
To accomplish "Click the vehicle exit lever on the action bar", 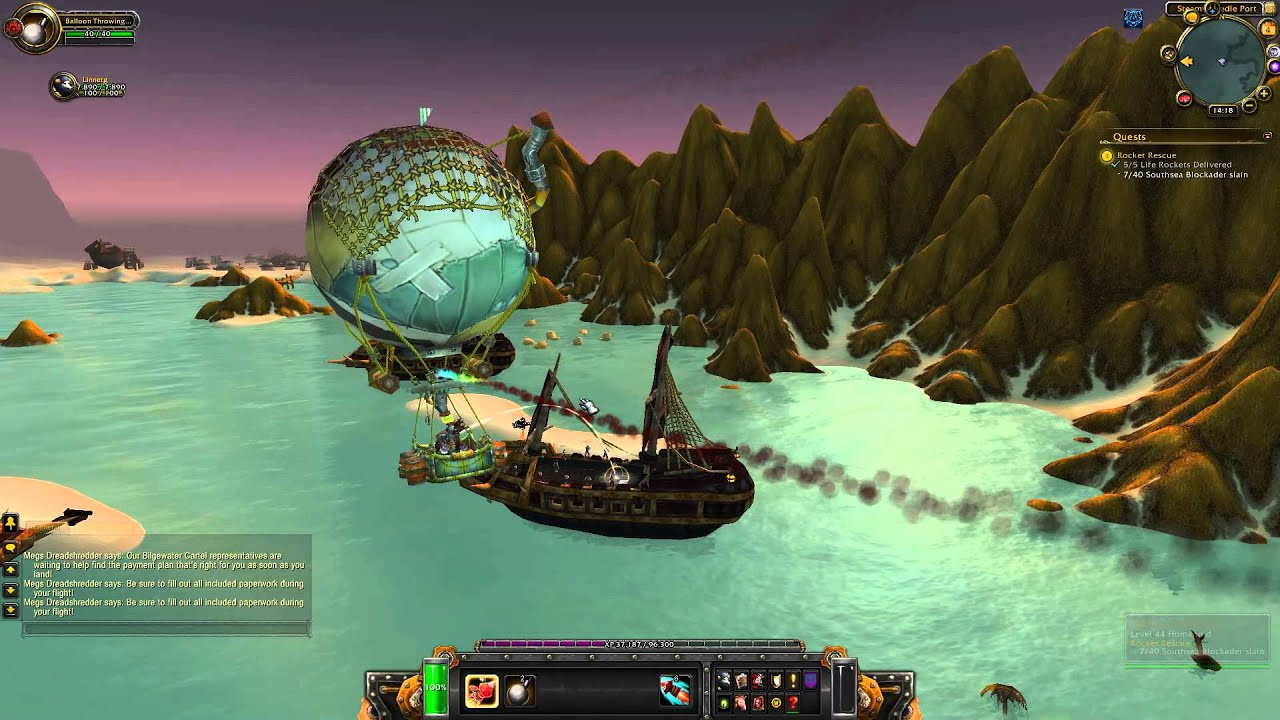I will tap(845, 688).
